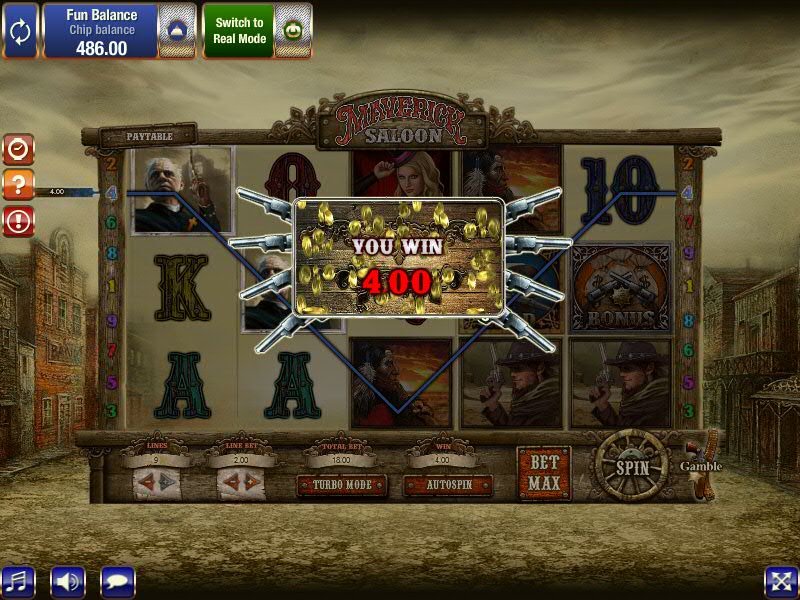This screenshot has width=800, height=600.
Task: Raise the line bet amount
Action: 251,482
